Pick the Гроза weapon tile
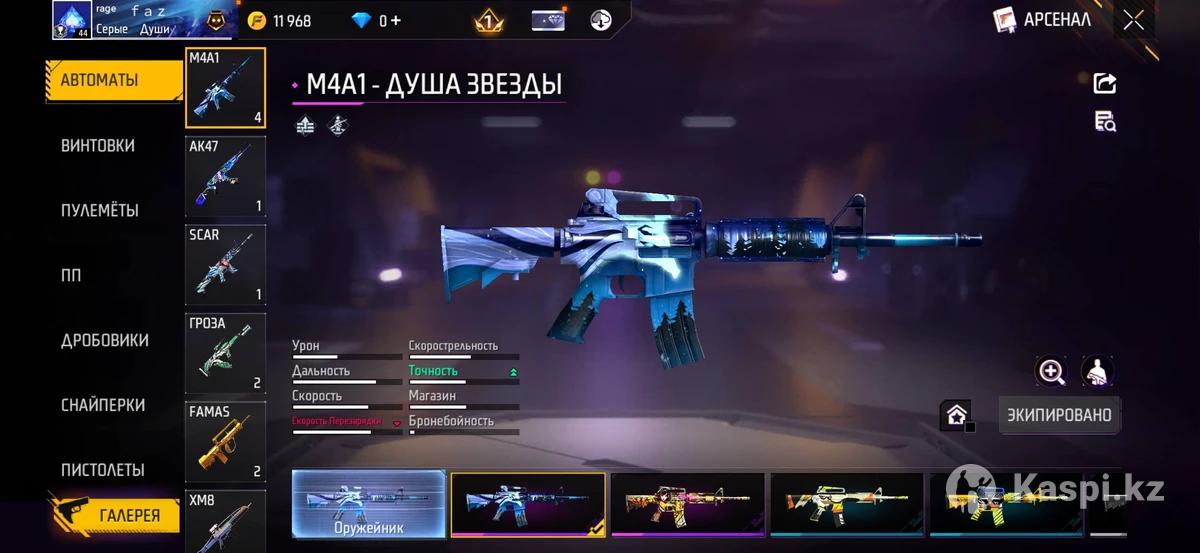This screenshot has height=553, width=1200. click(x=226, y=353)
